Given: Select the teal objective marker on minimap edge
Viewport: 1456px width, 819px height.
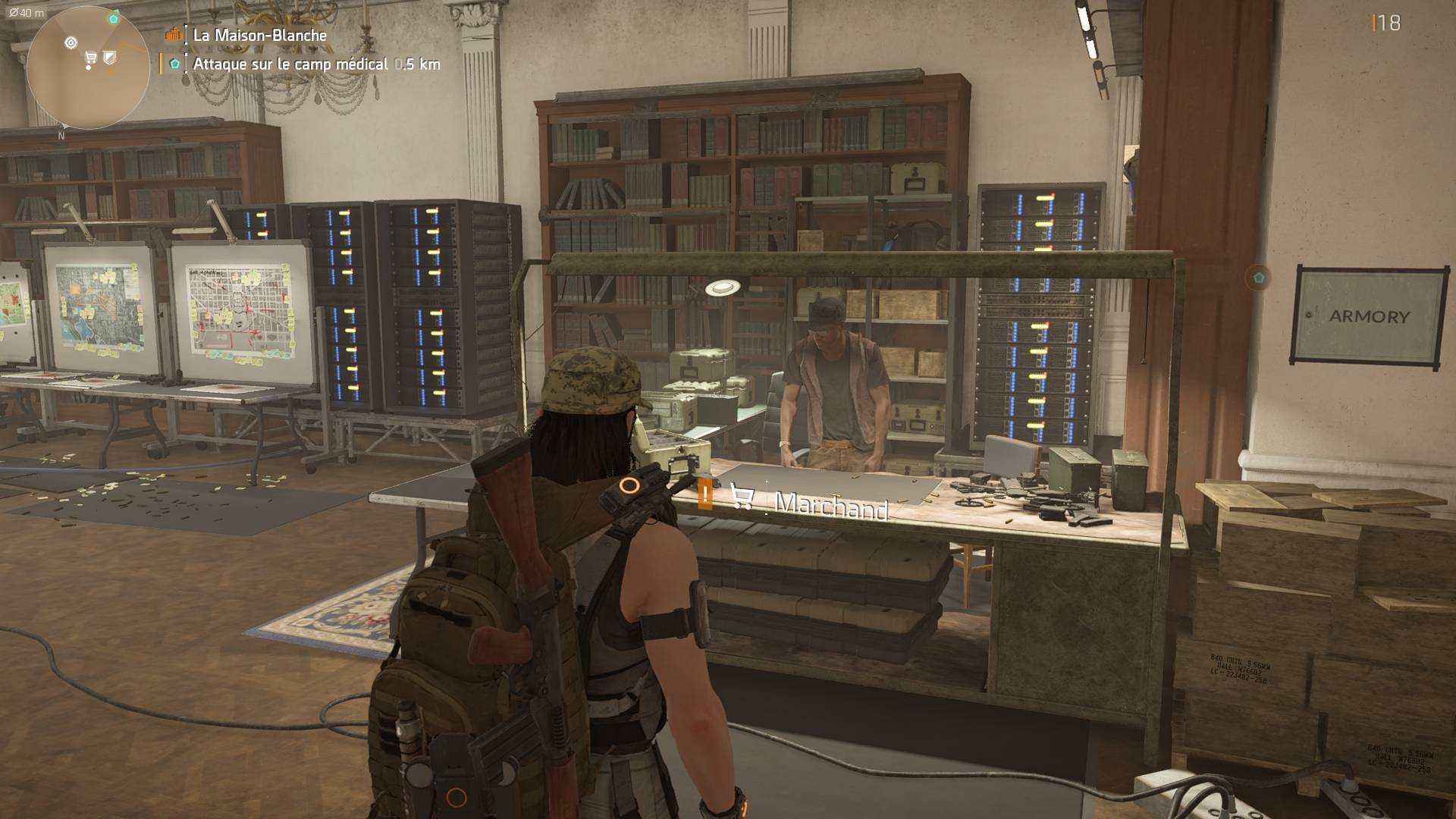Looking at the screenshot, I should [x=114, y=18].
